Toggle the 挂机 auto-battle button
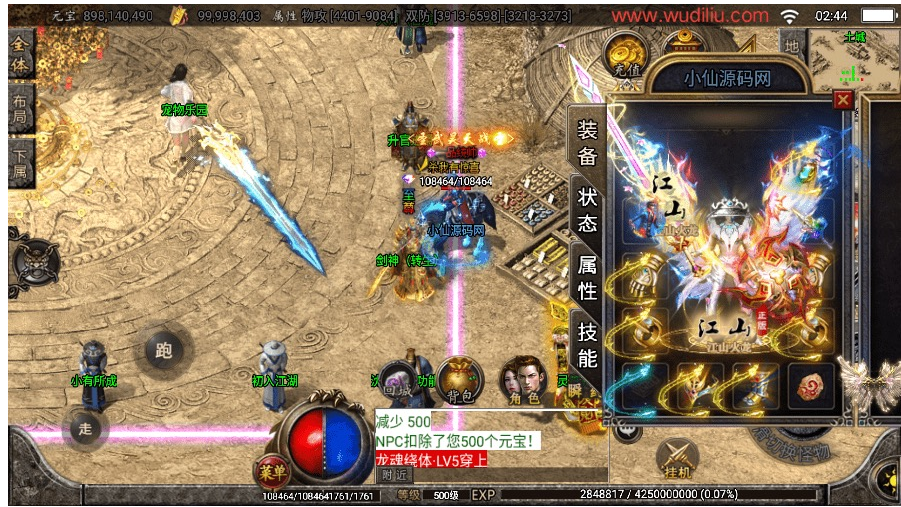Image resolution: width=901 pixels, height=507 pixels. (x=676, y=461)
